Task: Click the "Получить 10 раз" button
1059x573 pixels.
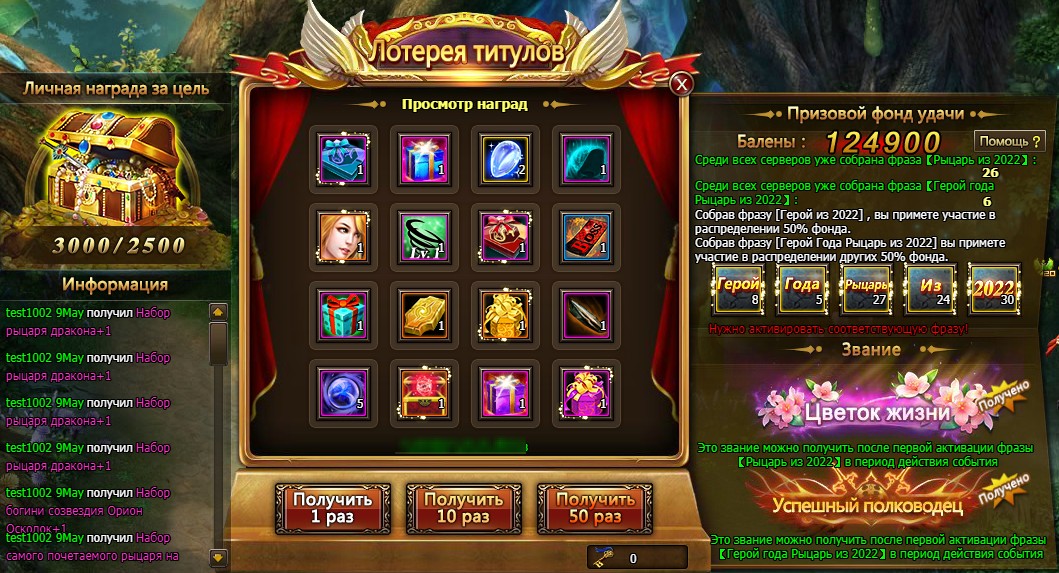Action: (x=463, y=508)
